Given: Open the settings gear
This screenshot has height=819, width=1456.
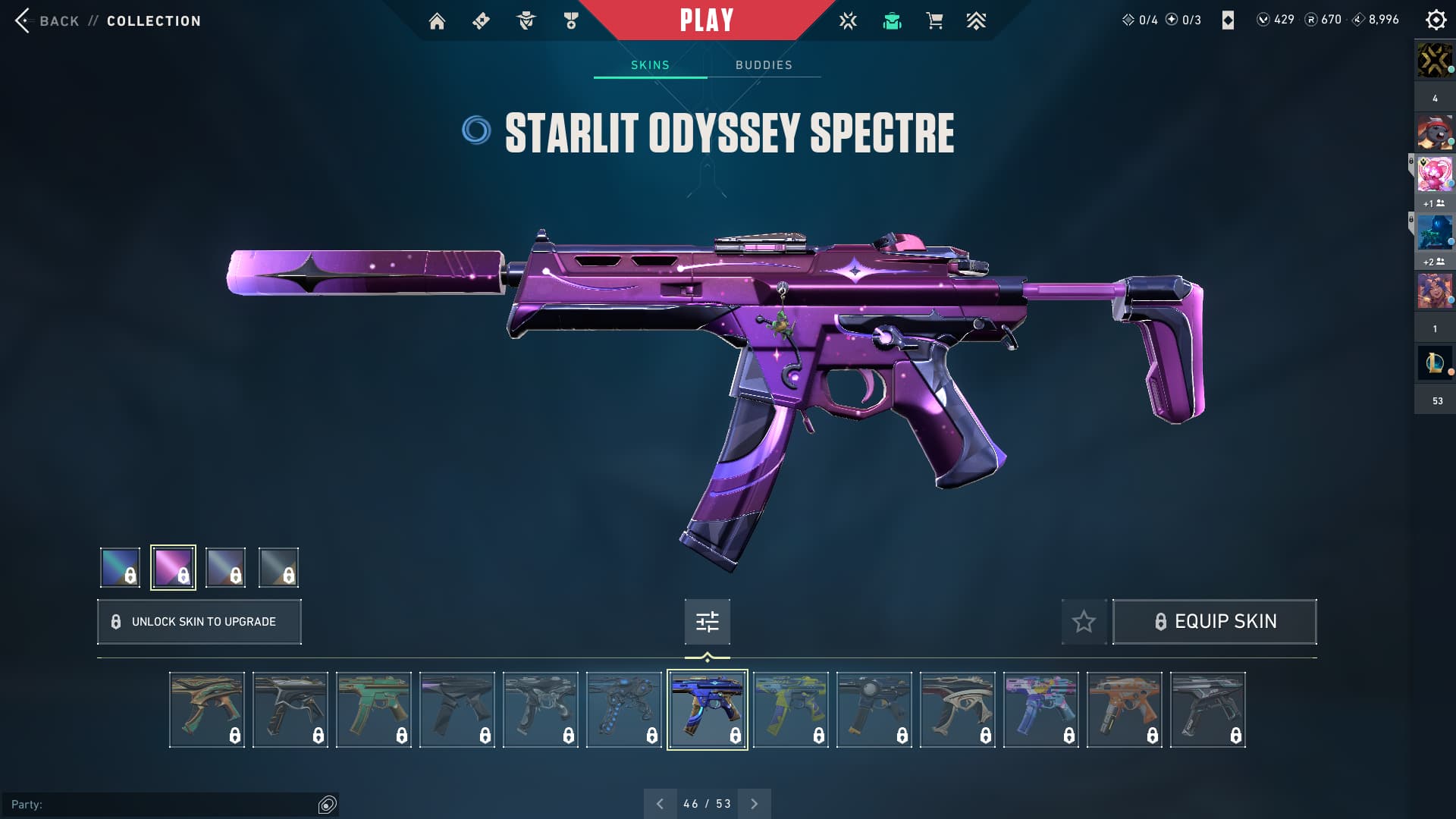Looking at the screenshot, I should [1436, 20].
